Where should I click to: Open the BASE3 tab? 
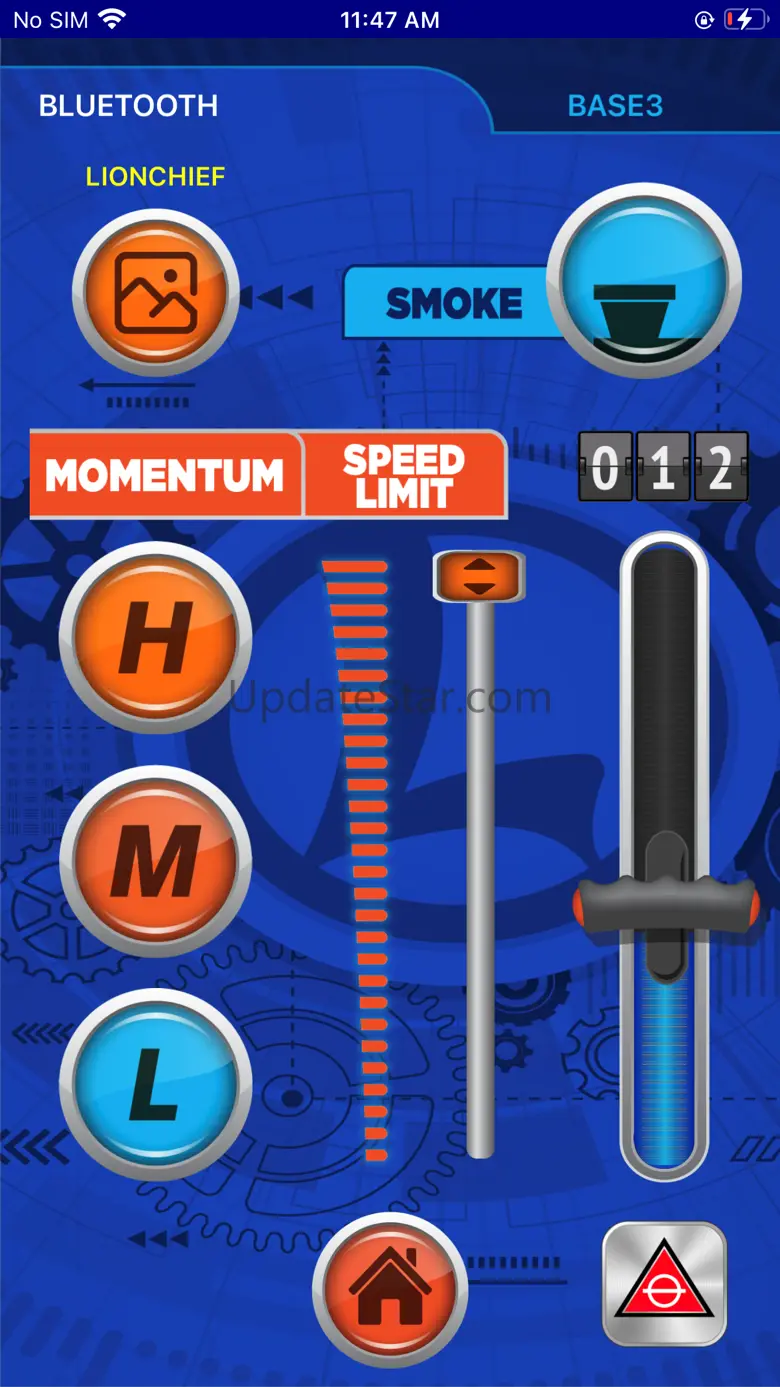615,106
